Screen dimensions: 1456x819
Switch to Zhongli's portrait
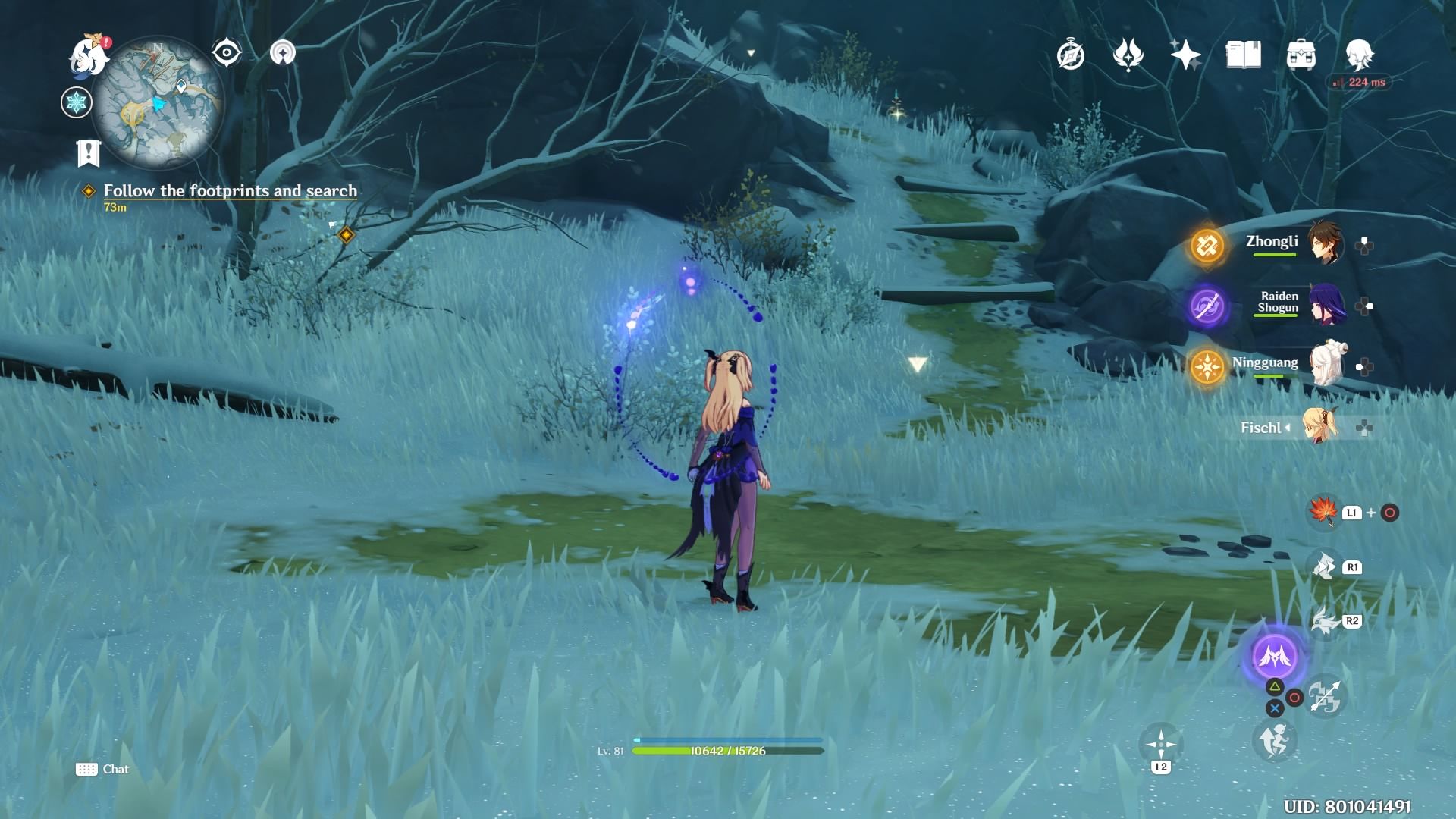[x=1328, y=243]
